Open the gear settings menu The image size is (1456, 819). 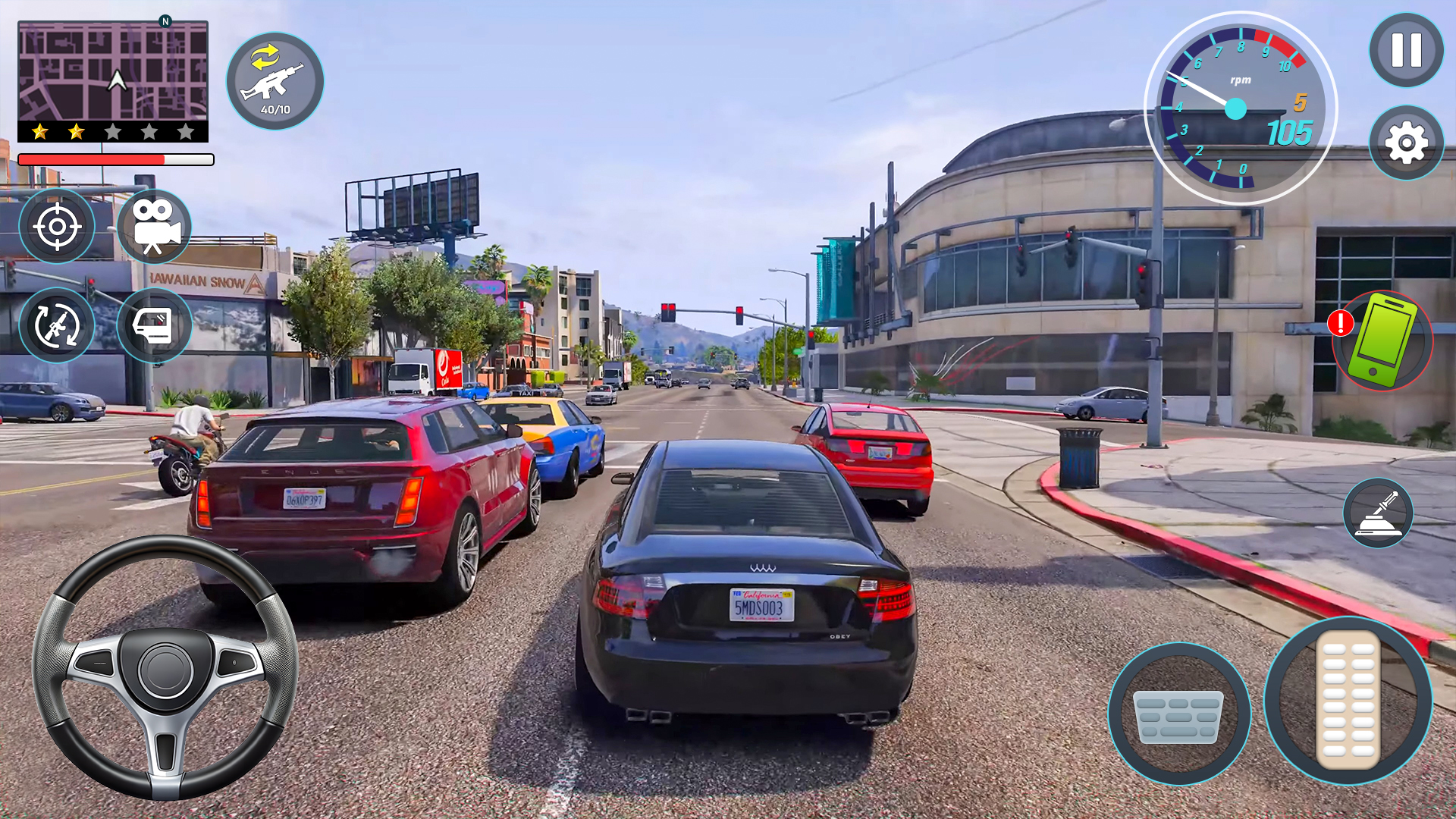click(1406, 143)
